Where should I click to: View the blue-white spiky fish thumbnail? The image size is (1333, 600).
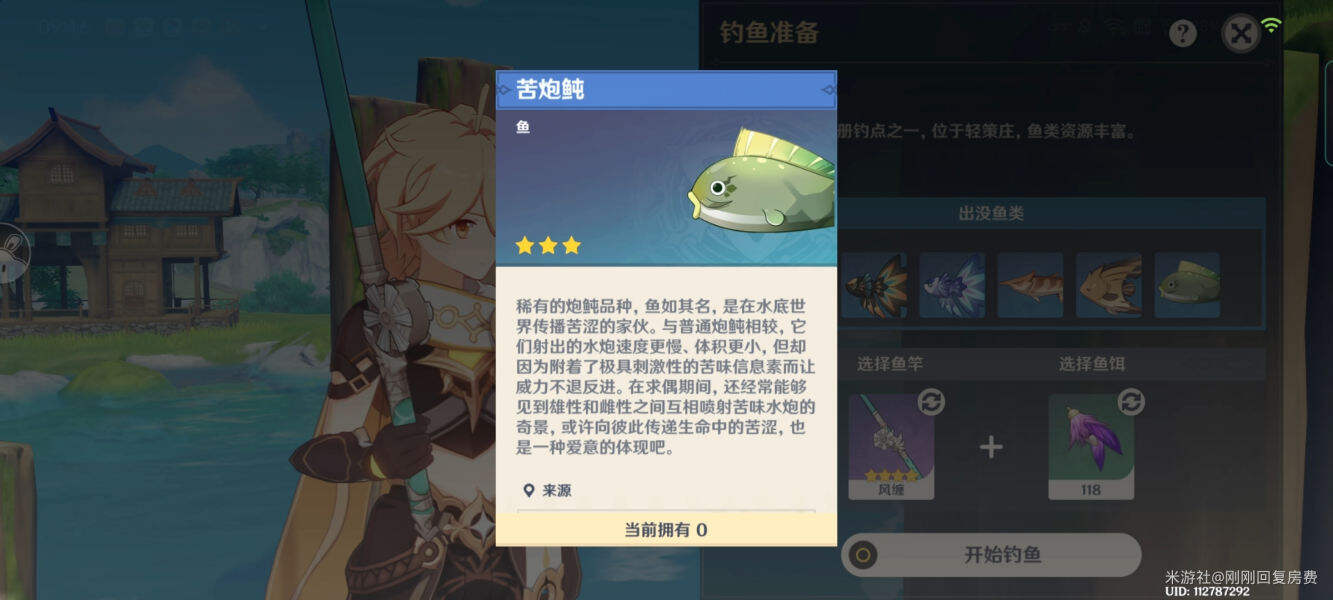point(952,285)
